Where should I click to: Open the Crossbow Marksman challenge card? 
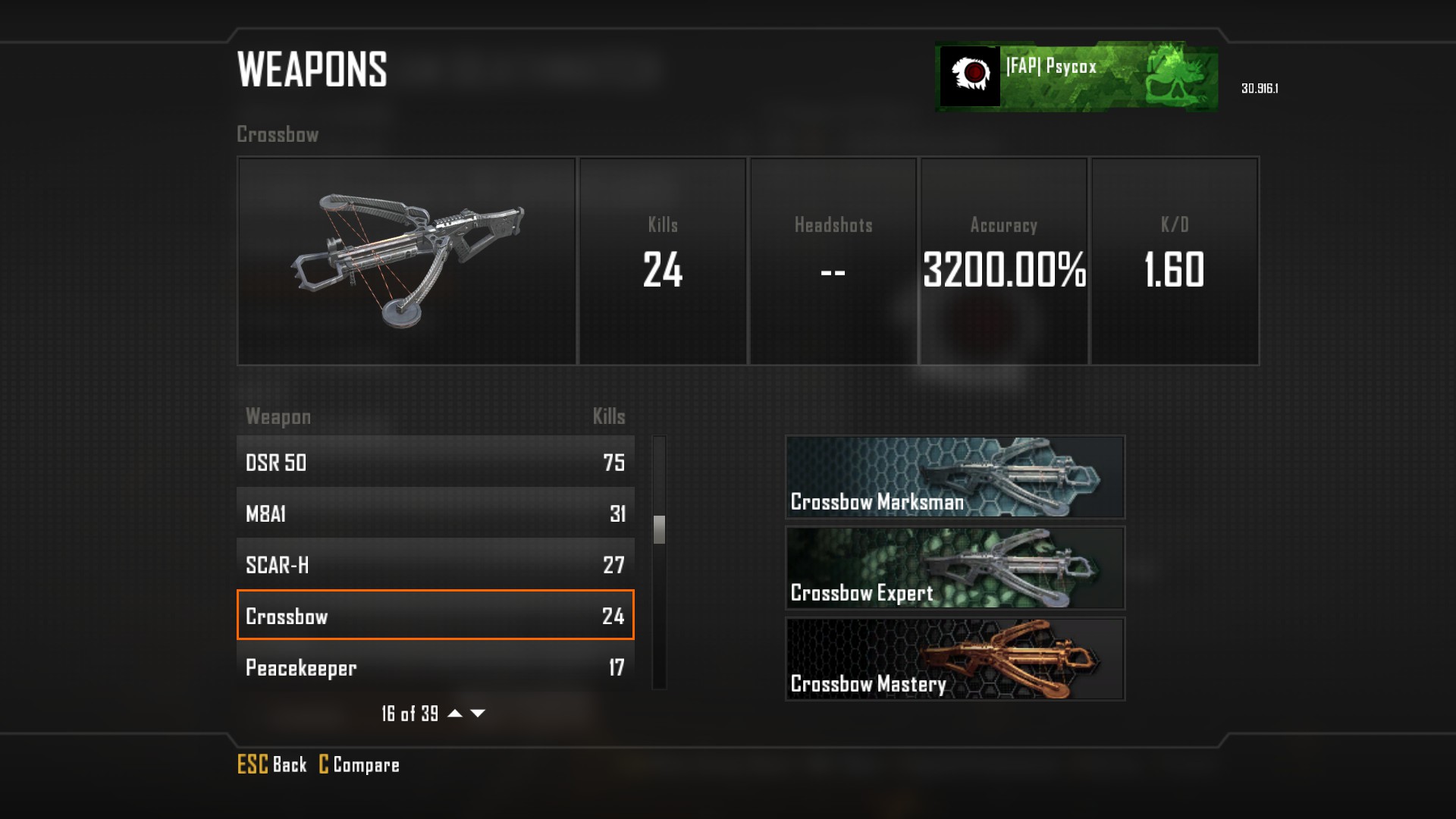tap(955, 477)
